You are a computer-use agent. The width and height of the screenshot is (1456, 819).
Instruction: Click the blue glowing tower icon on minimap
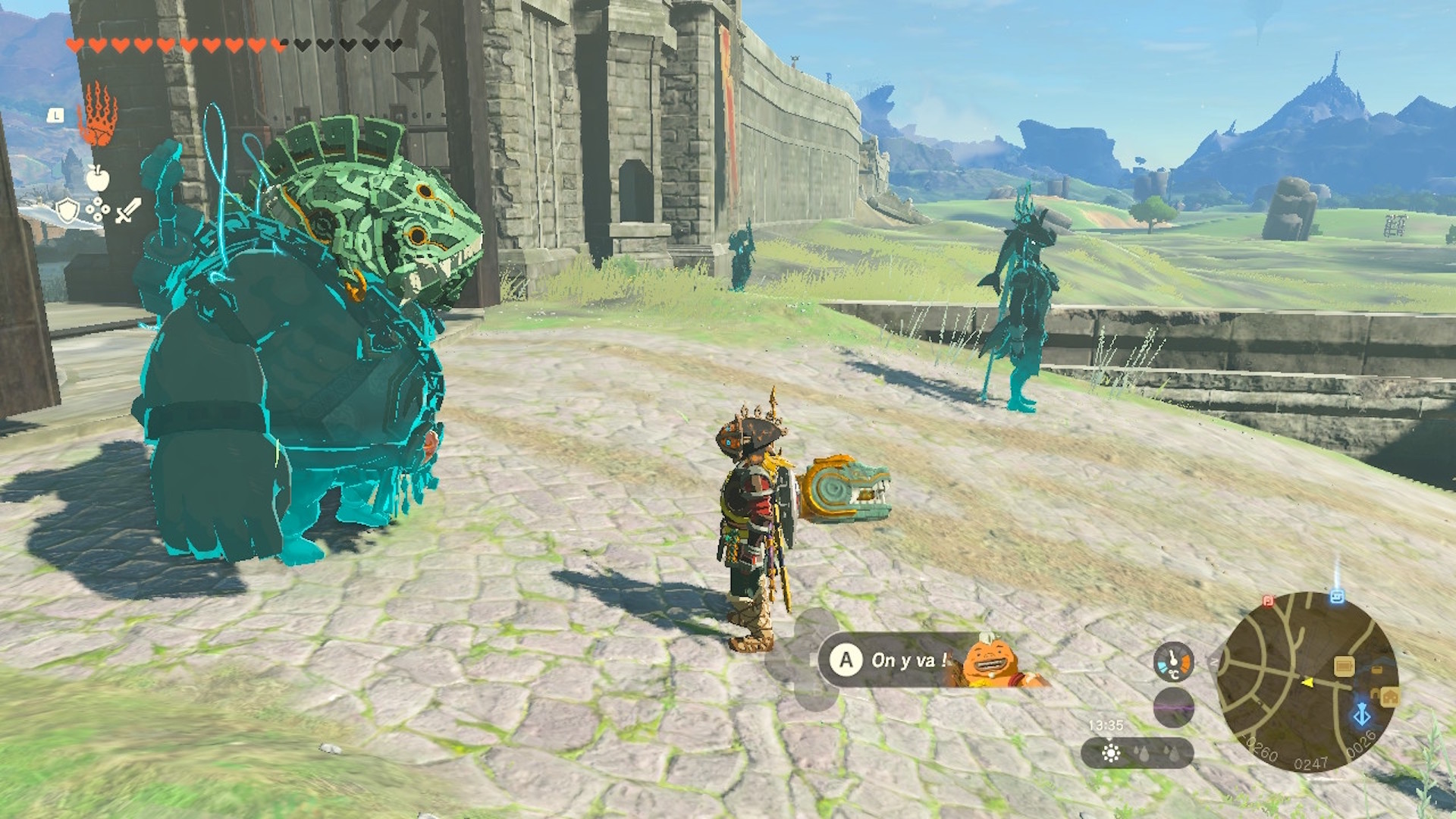pyautogui.click(x=1362, y=714)
